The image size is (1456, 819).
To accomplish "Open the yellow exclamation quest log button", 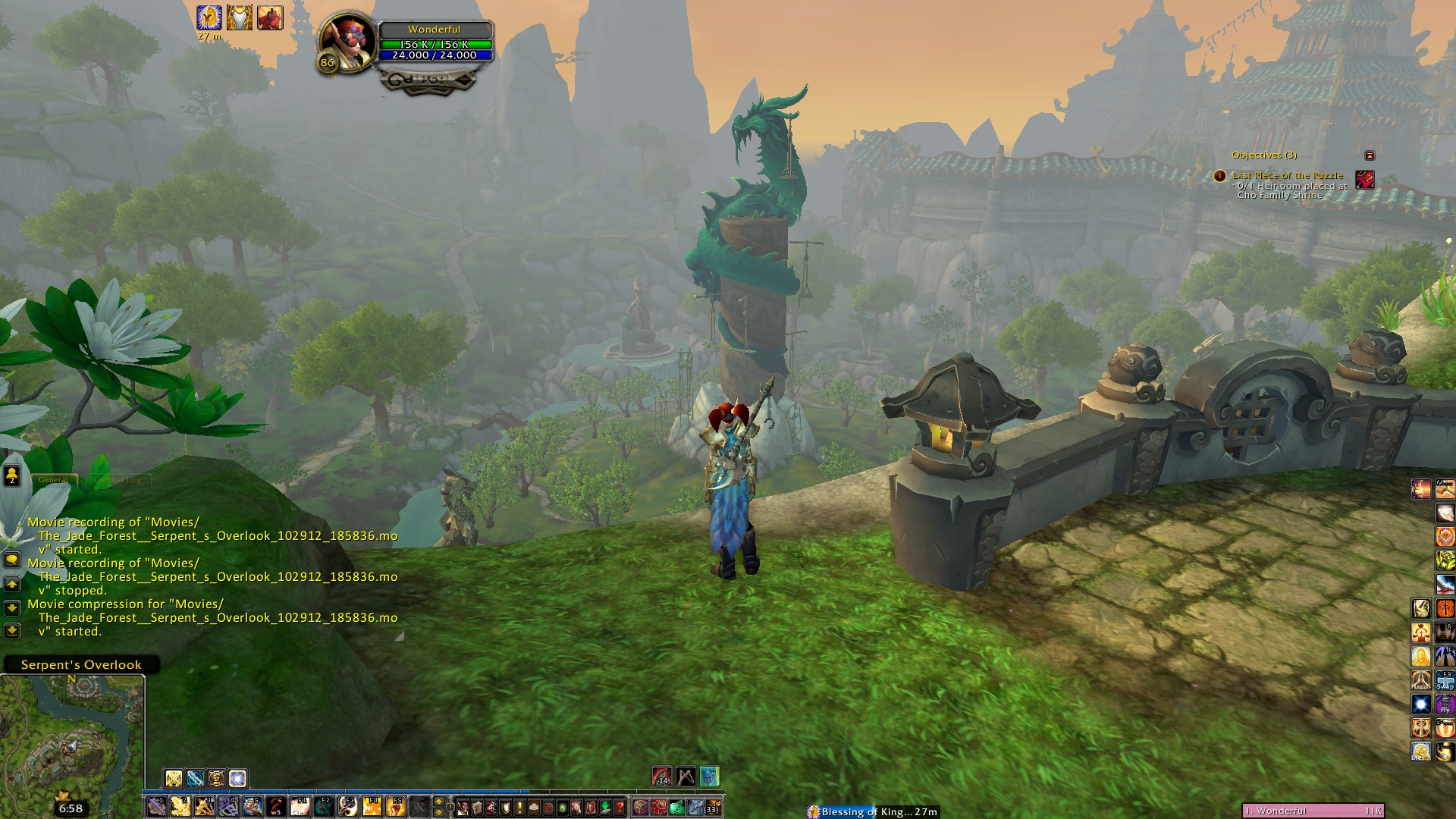I will click(x=519, y=807).
